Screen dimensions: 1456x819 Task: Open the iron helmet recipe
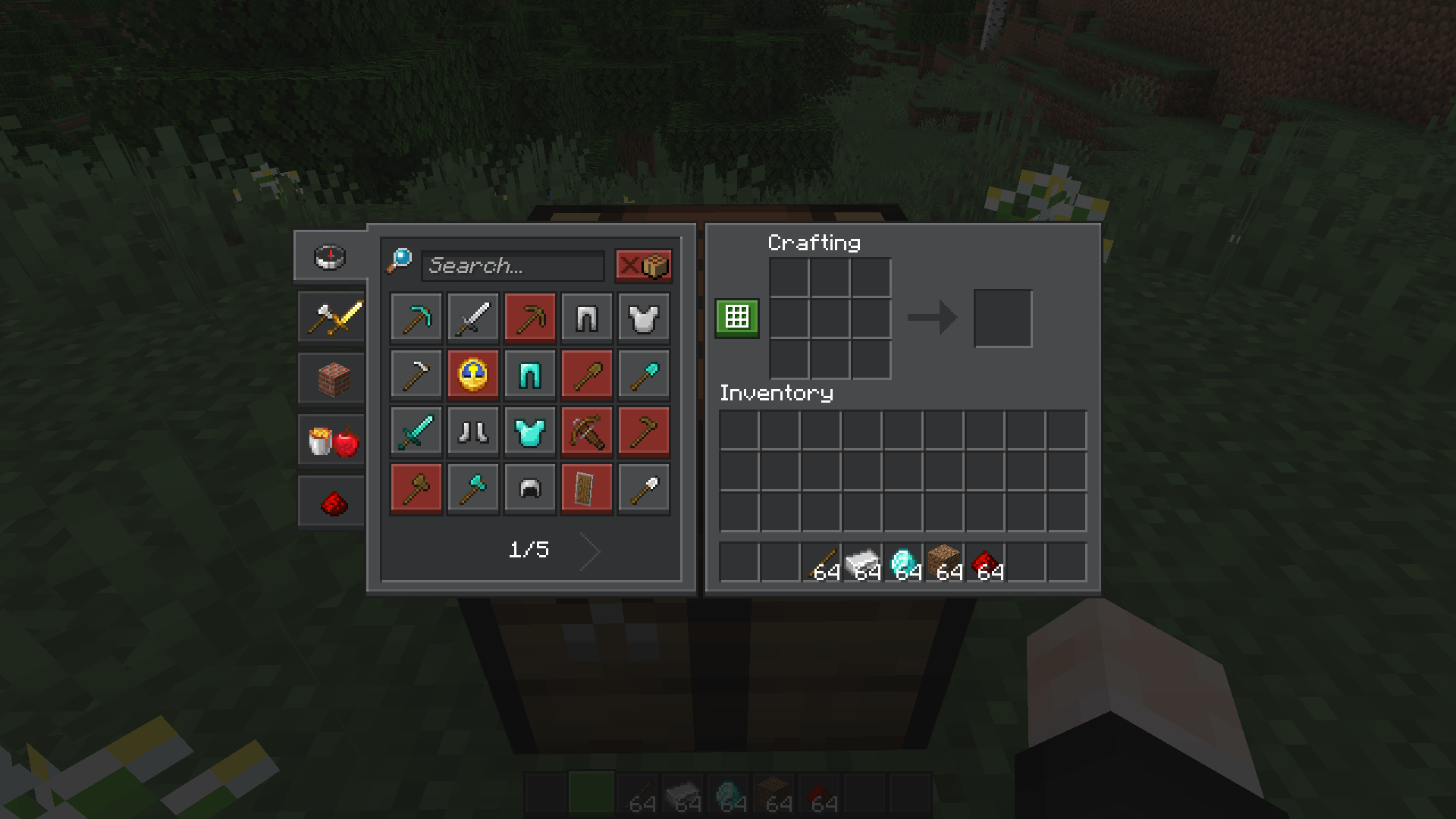click(529, 488)
